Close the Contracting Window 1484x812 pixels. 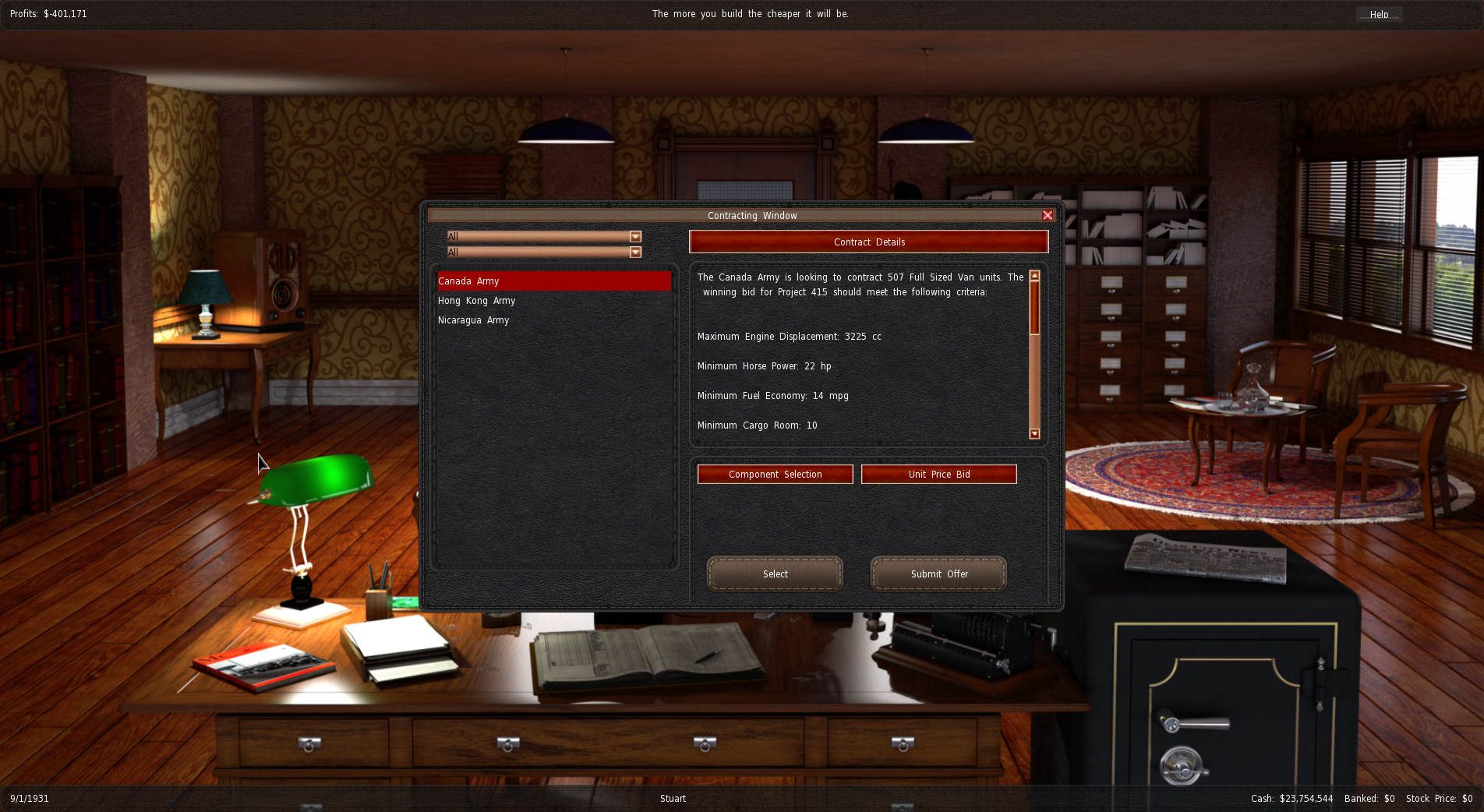point(1048,215)
